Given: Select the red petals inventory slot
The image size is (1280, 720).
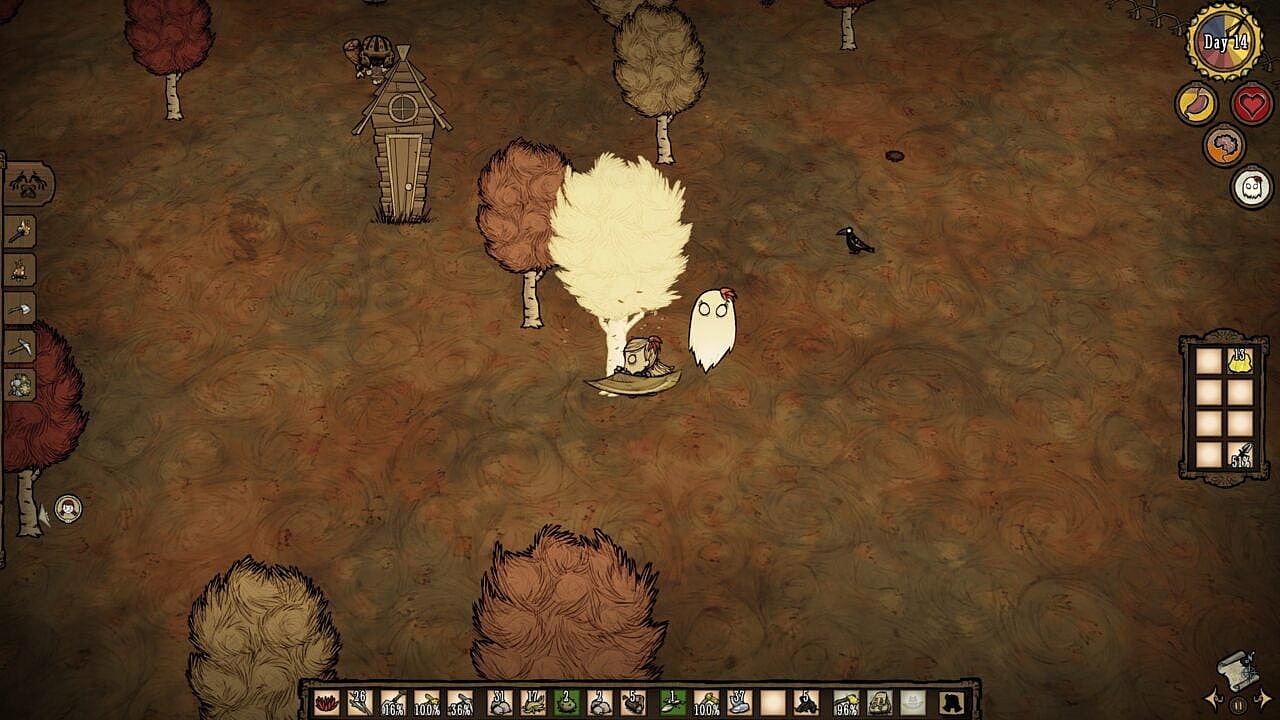Looking at the screenshot, I should click(328, 702).
